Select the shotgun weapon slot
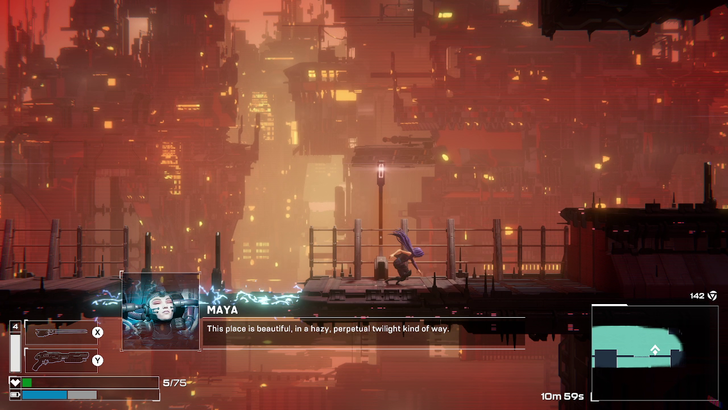Screen dimensions: 728x410 (58, 360)
